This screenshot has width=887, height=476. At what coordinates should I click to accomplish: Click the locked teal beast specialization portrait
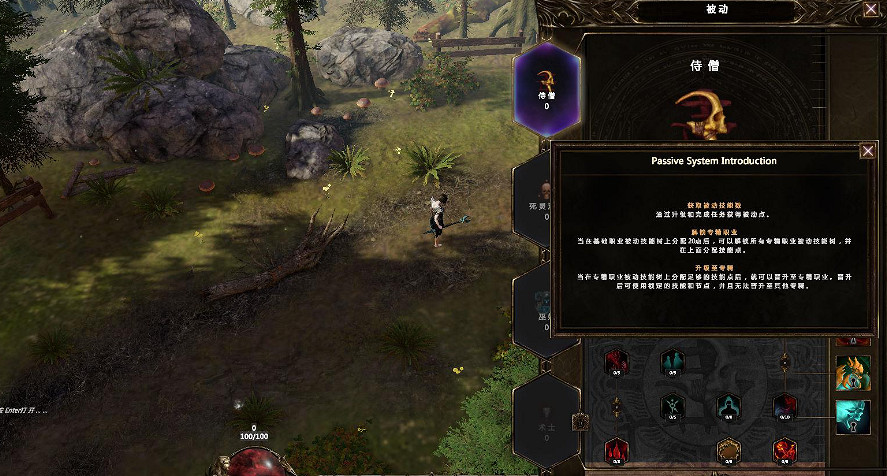(852, 417)
